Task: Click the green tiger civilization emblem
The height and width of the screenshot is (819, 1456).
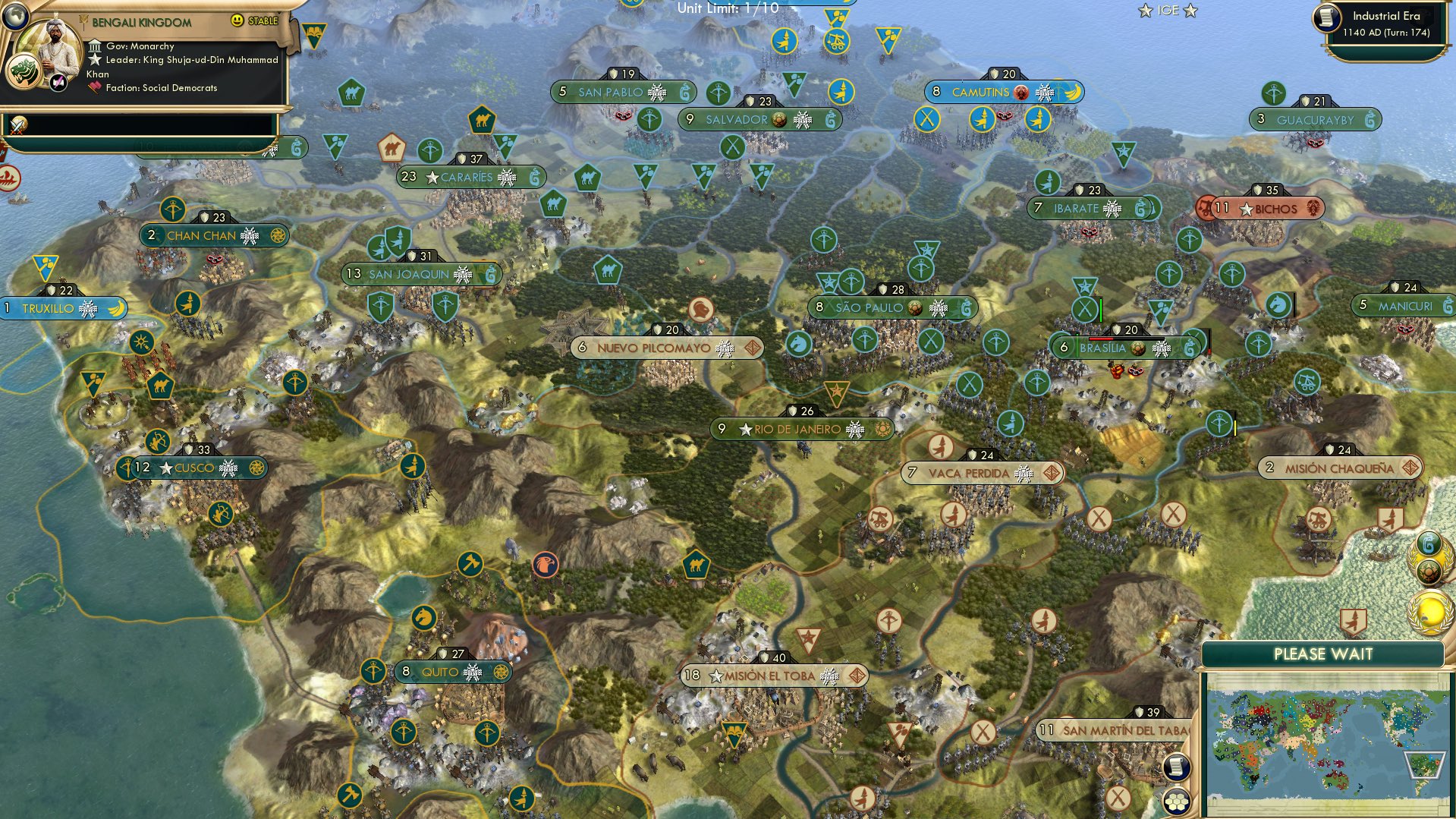Action: (22, 72)
